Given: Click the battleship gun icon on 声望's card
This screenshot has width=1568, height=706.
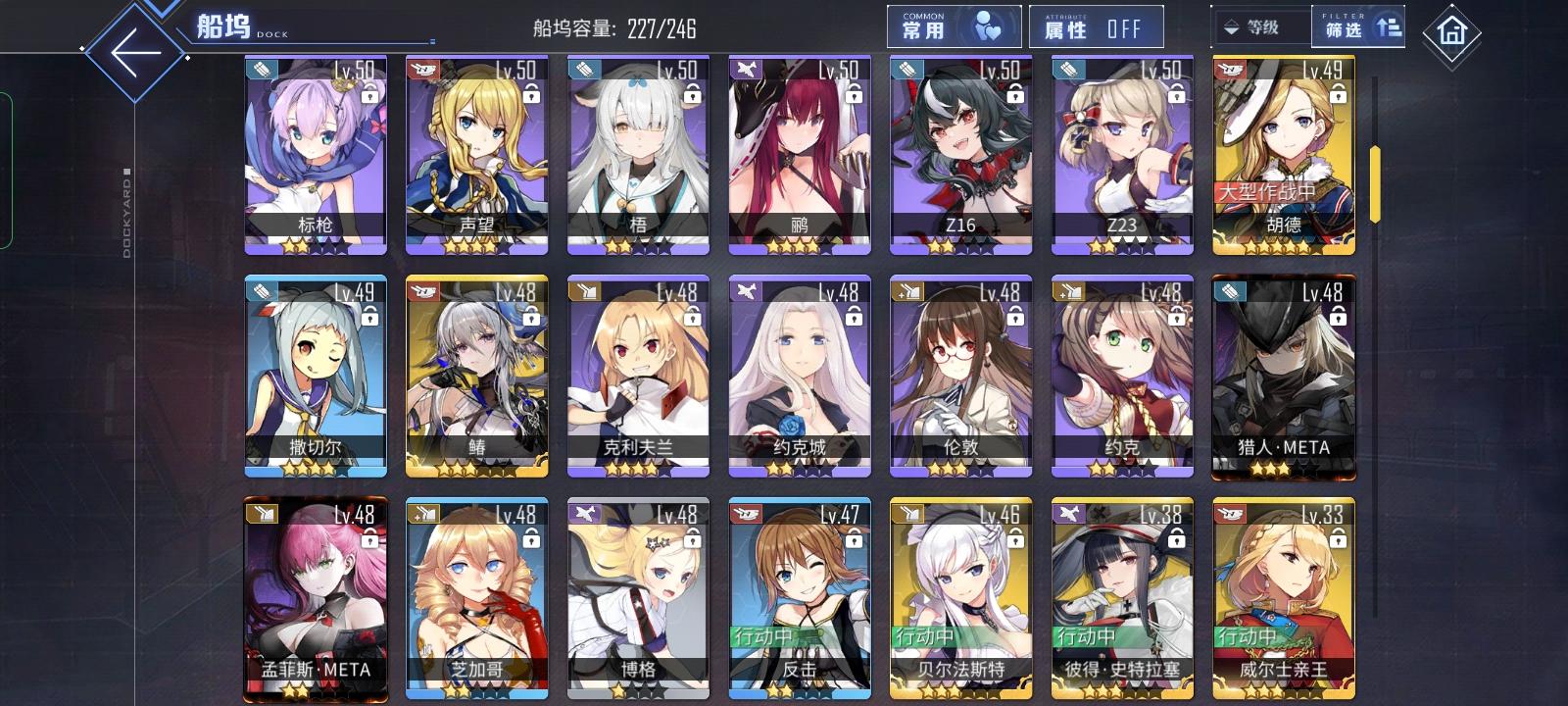Looking at the screenshot, I should pos(422,69).
